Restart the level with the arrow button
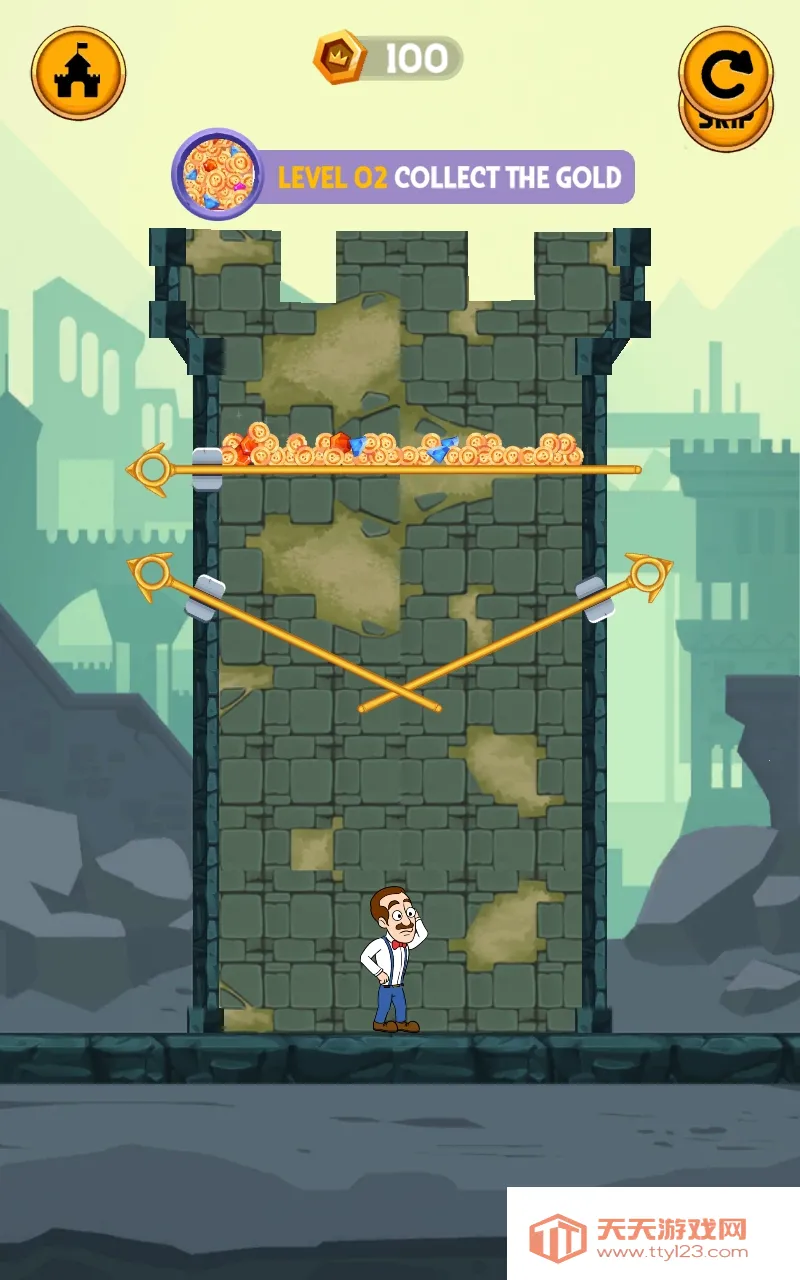 [x=725, y=68]
